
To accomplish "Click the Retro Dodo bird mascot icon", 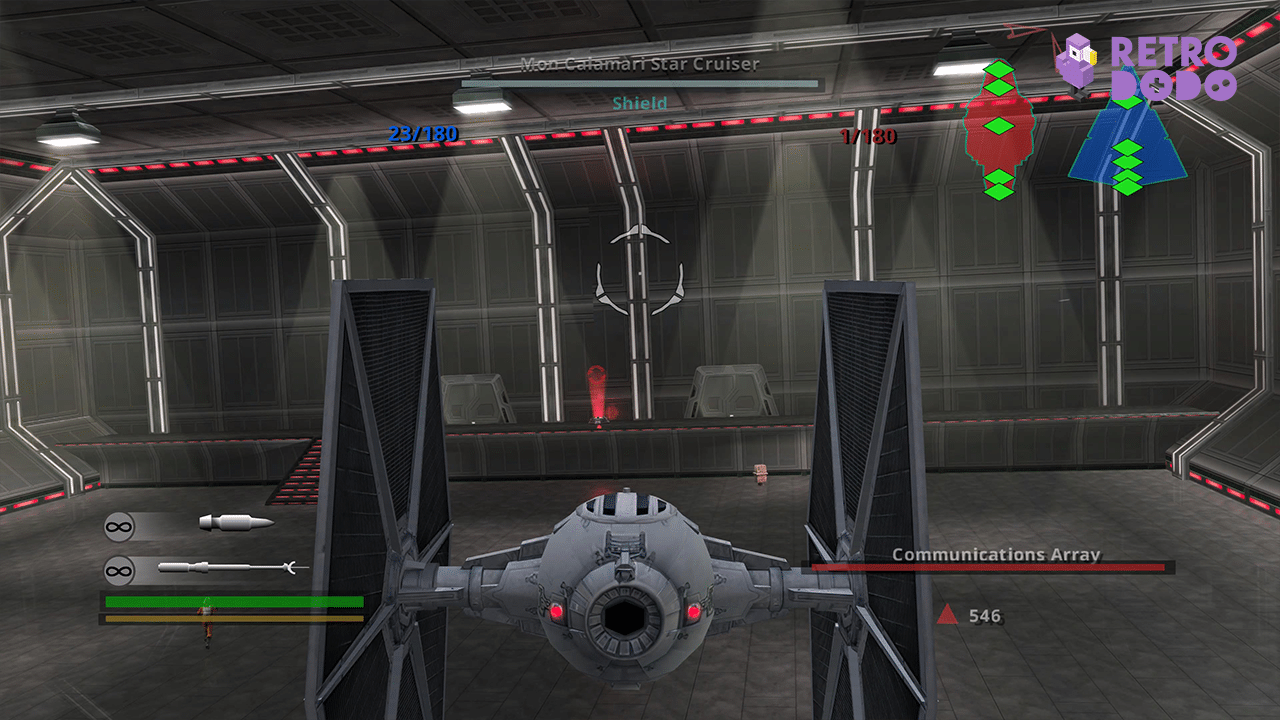I will click(1078, 62).
